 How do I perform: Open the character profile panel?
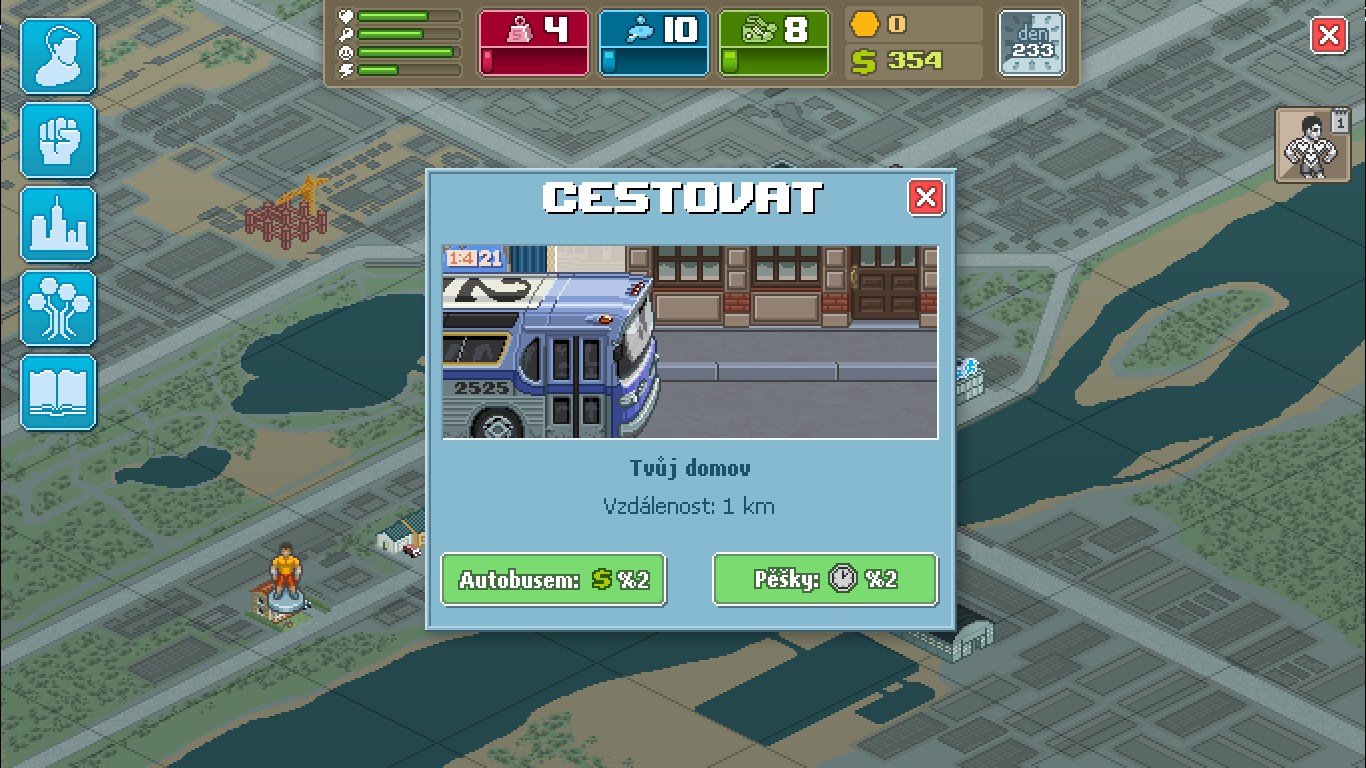pos(57,56)
